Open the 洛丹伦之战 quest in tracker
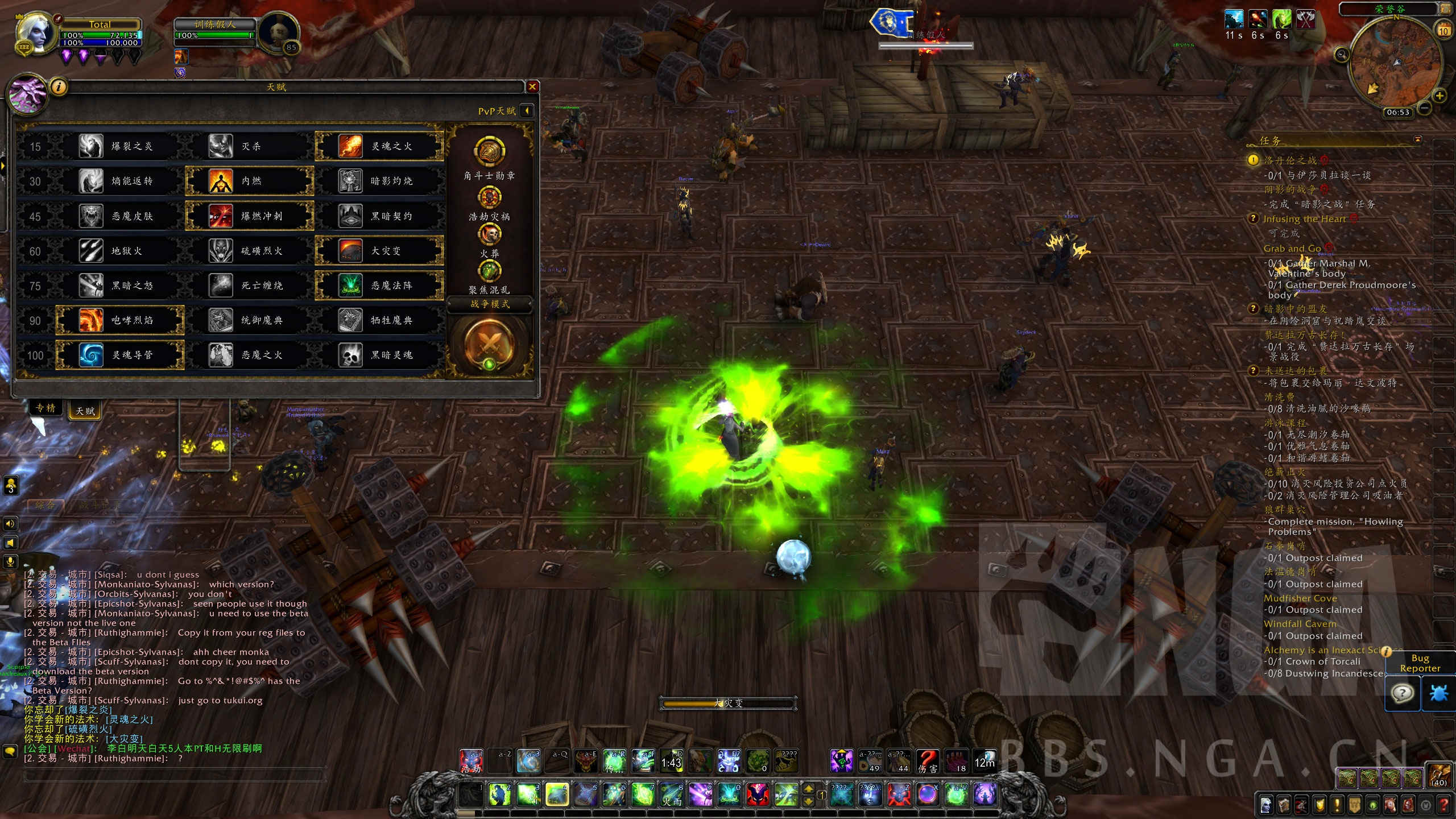This screenshot has width=1456, height=819. [1290, 160]
